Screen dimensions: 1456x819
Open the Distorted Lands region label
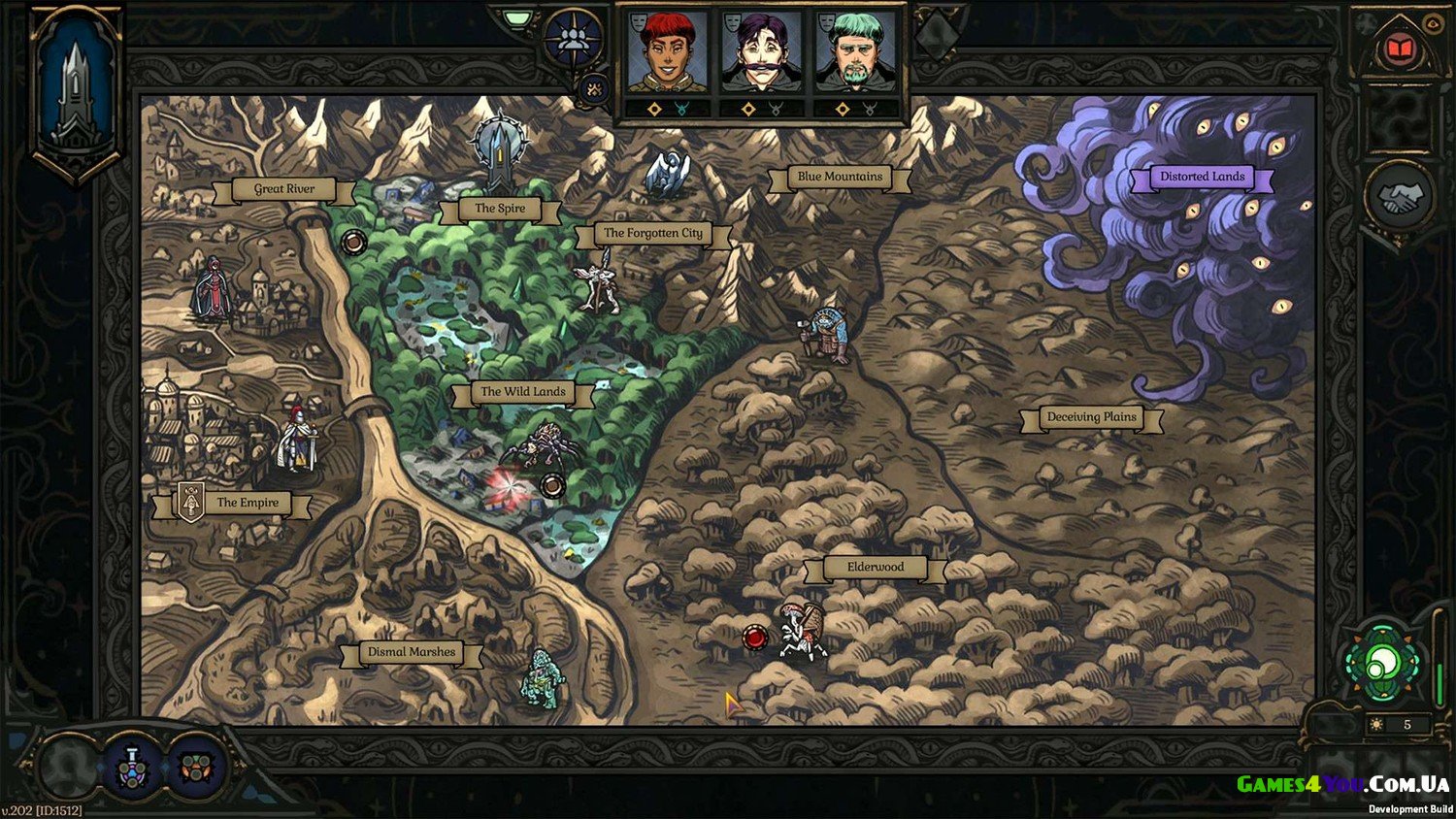pyautogui.click(x=1202, y=177)
